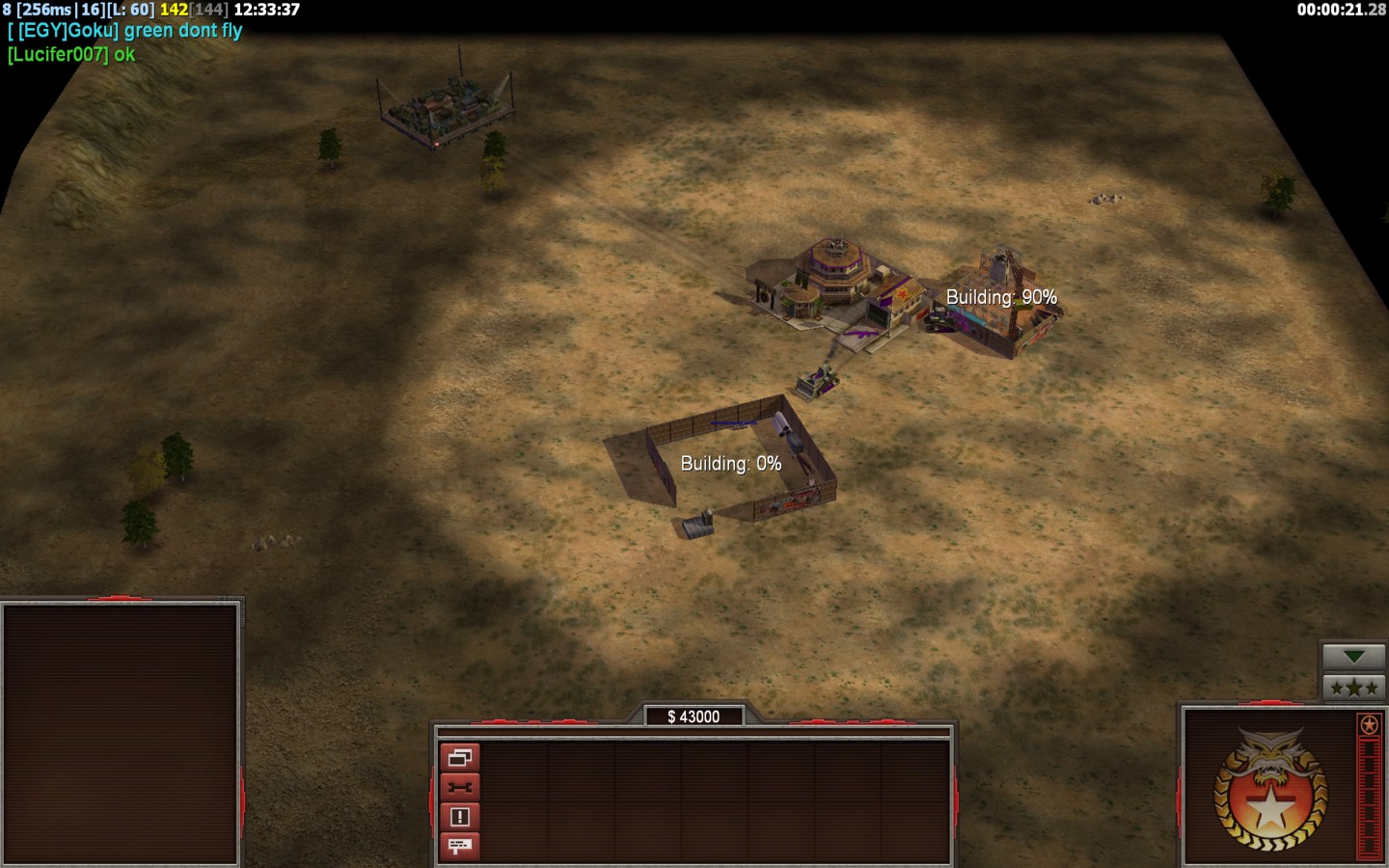1389x868 pixels.
Task: Select the wrench icon button
Action: 459,788
